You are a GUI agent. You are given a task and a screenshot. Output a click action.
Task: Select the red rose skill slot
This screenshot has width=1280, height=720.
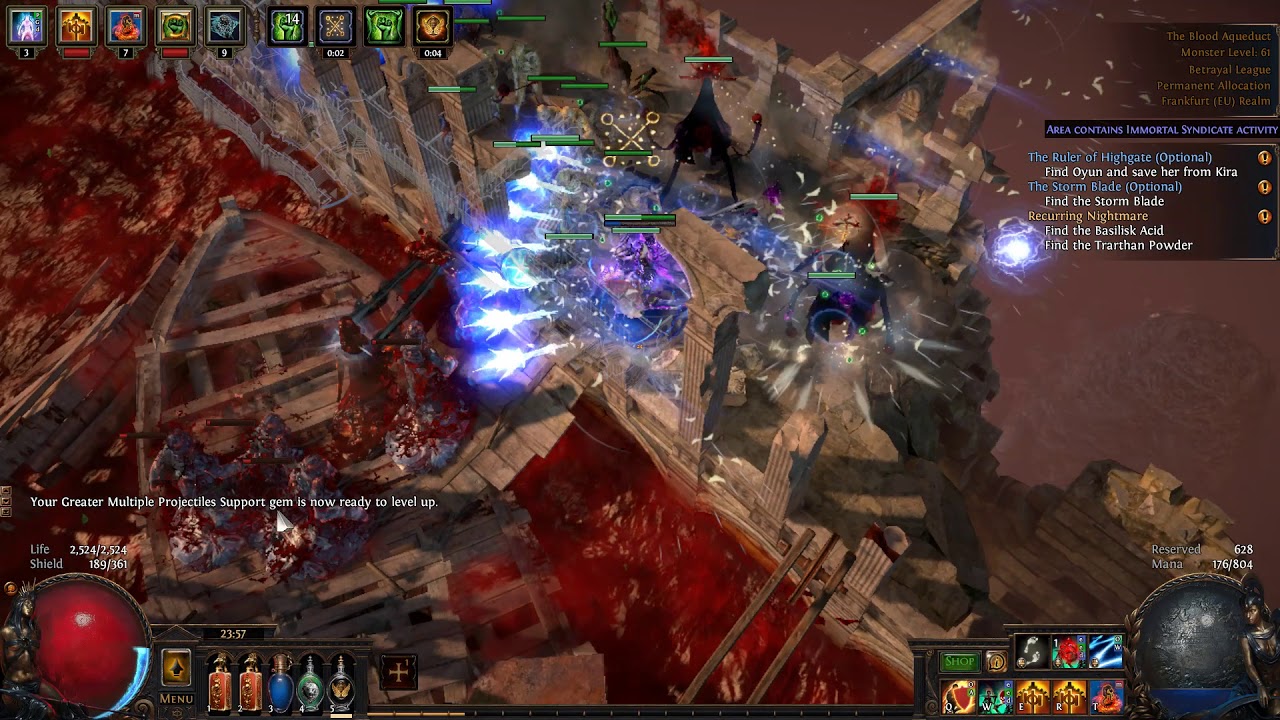(1068, 652)
